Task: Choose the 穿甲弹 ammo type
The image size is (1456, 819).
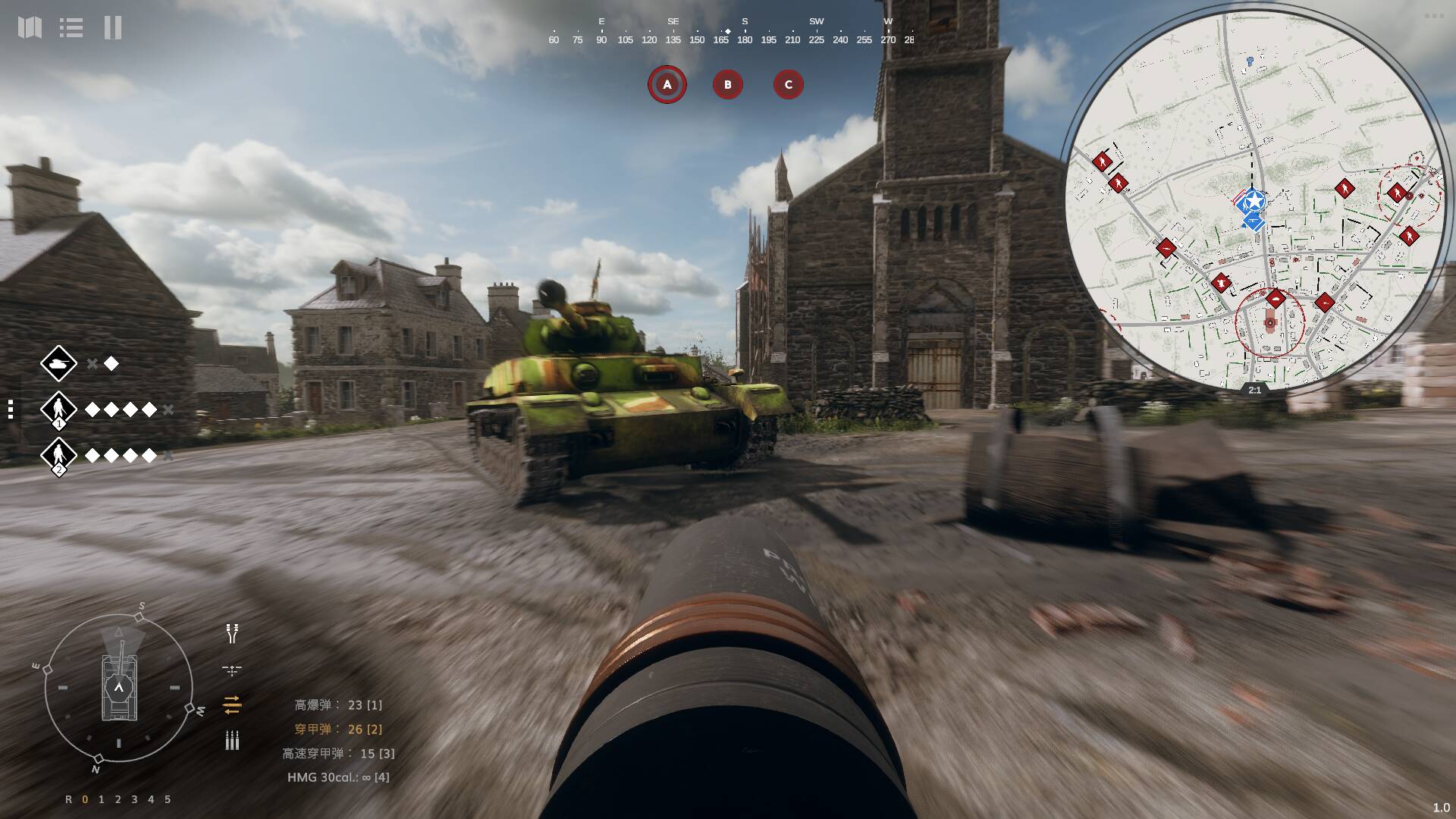Action: [338, 730]
